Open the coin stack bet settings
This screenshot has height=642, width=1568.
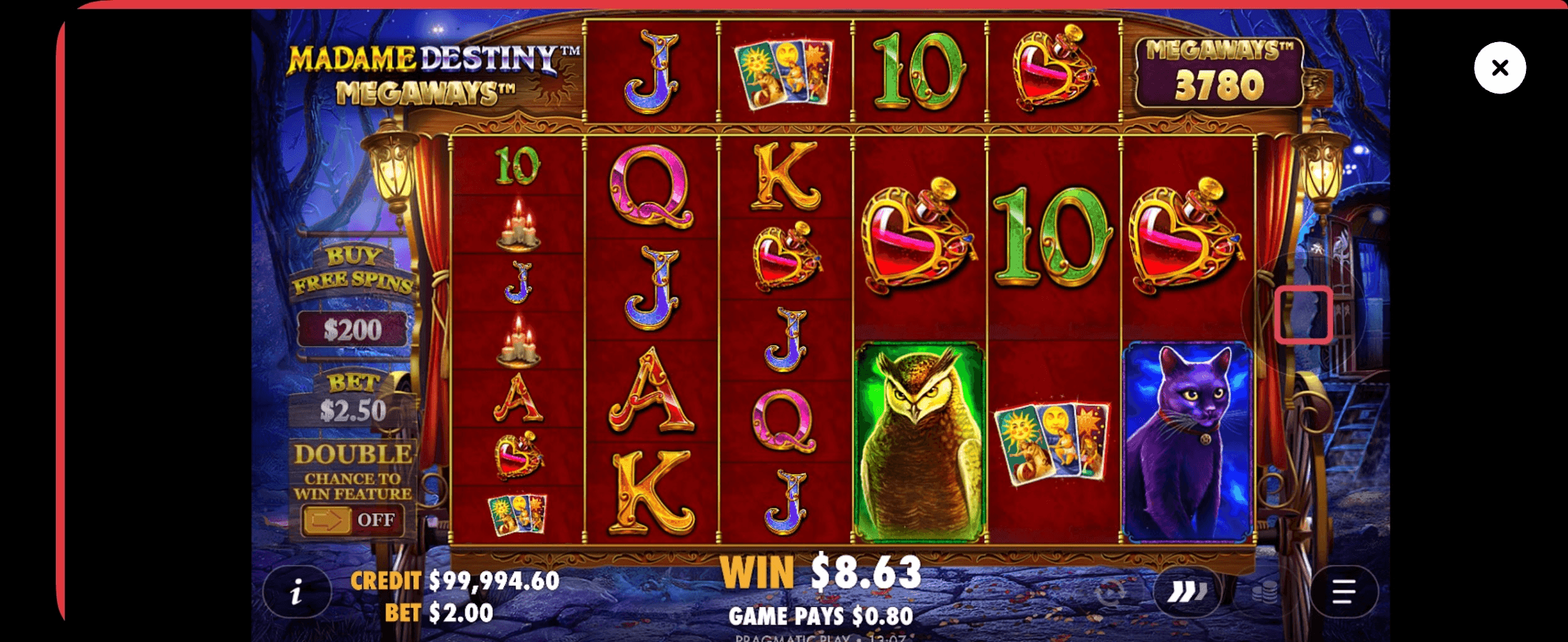pos(1264,592)
